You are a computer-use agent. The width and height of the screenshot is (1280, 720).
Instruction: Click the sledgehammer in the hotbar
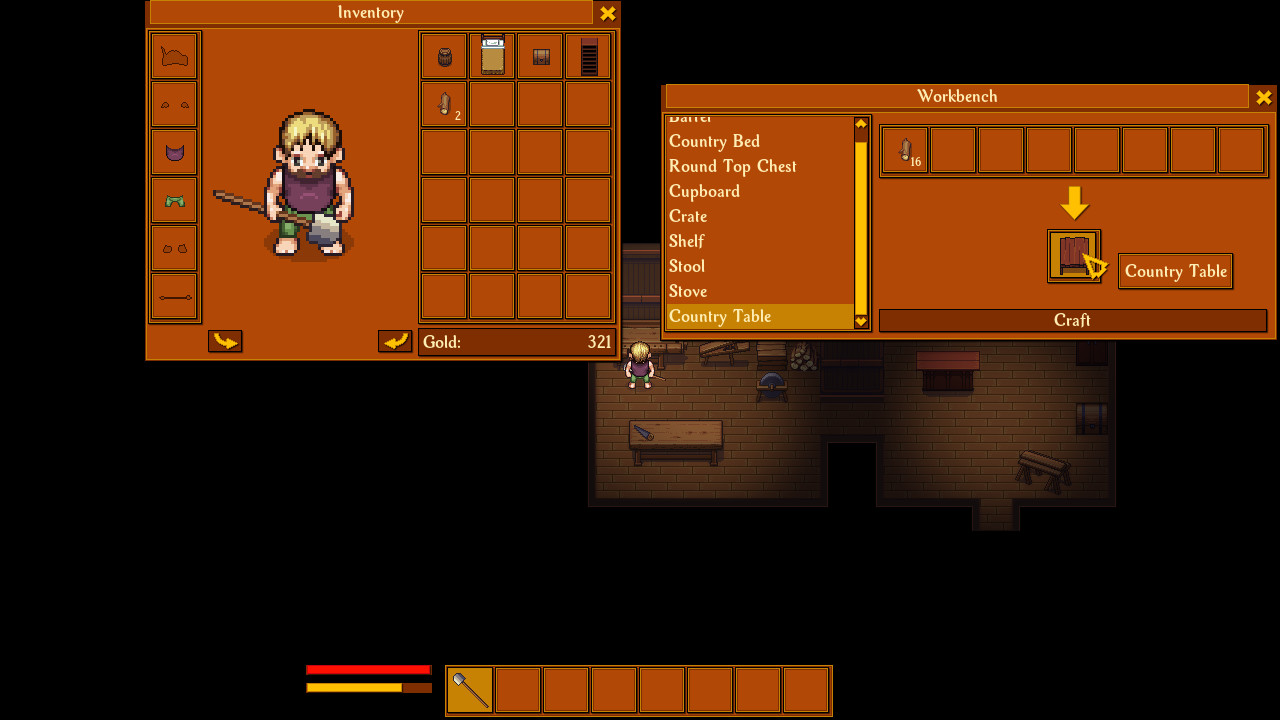pos(468,689)
